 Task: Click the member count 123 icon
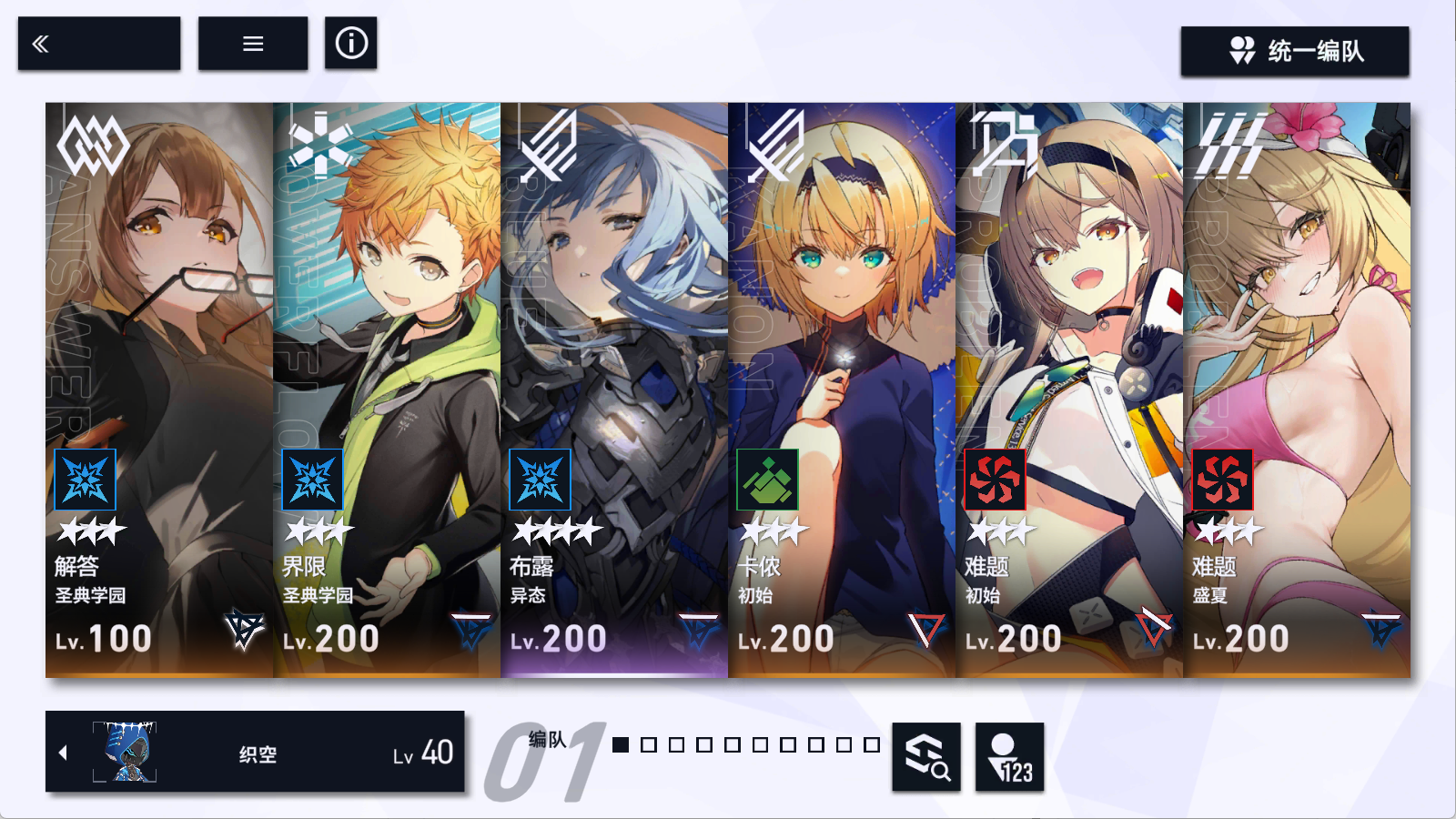(1009, 757)
